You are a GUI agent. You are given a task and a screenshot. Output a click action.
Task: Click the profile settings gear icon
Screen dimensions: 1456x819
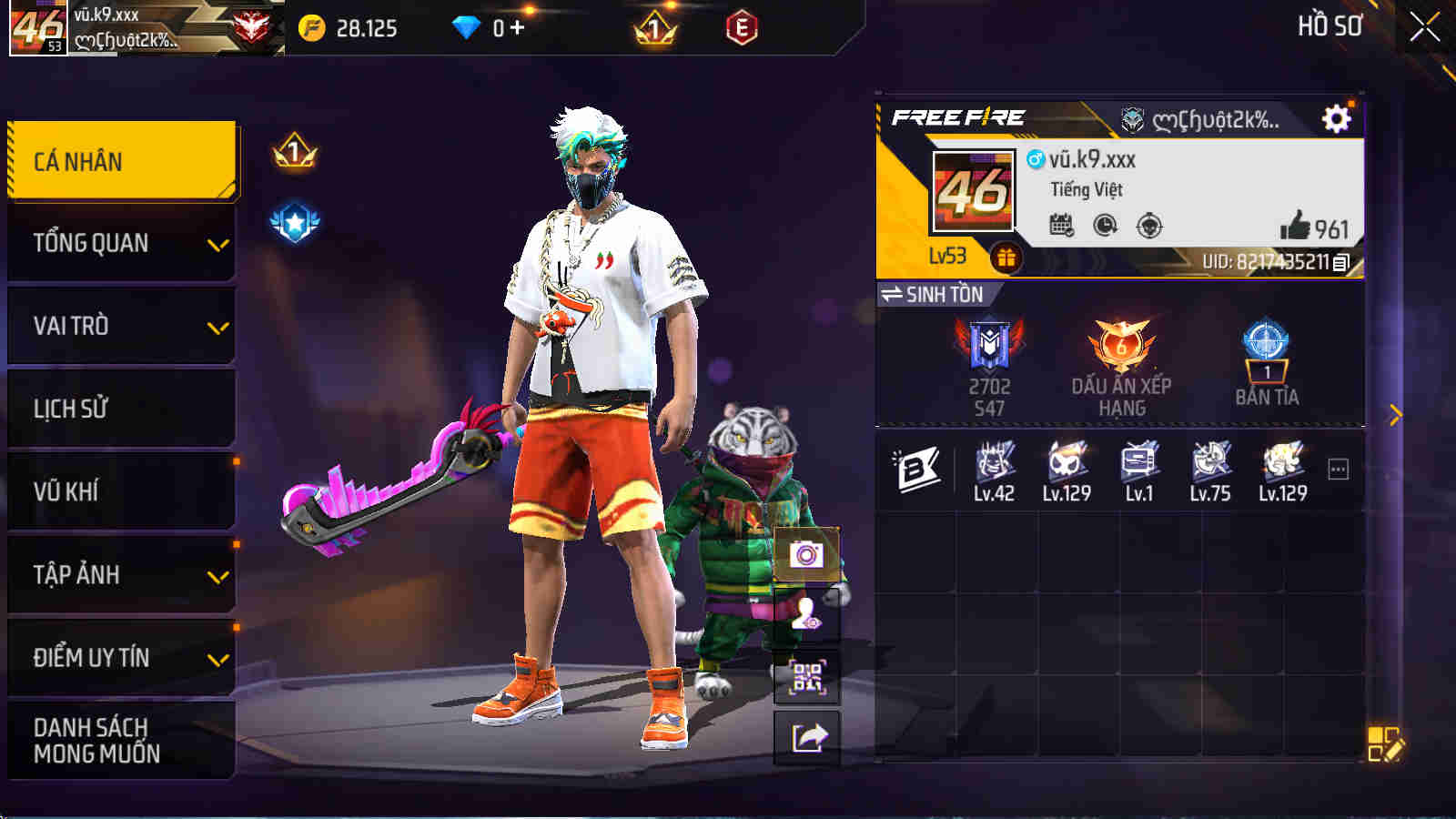click(x=1334, y=118)
